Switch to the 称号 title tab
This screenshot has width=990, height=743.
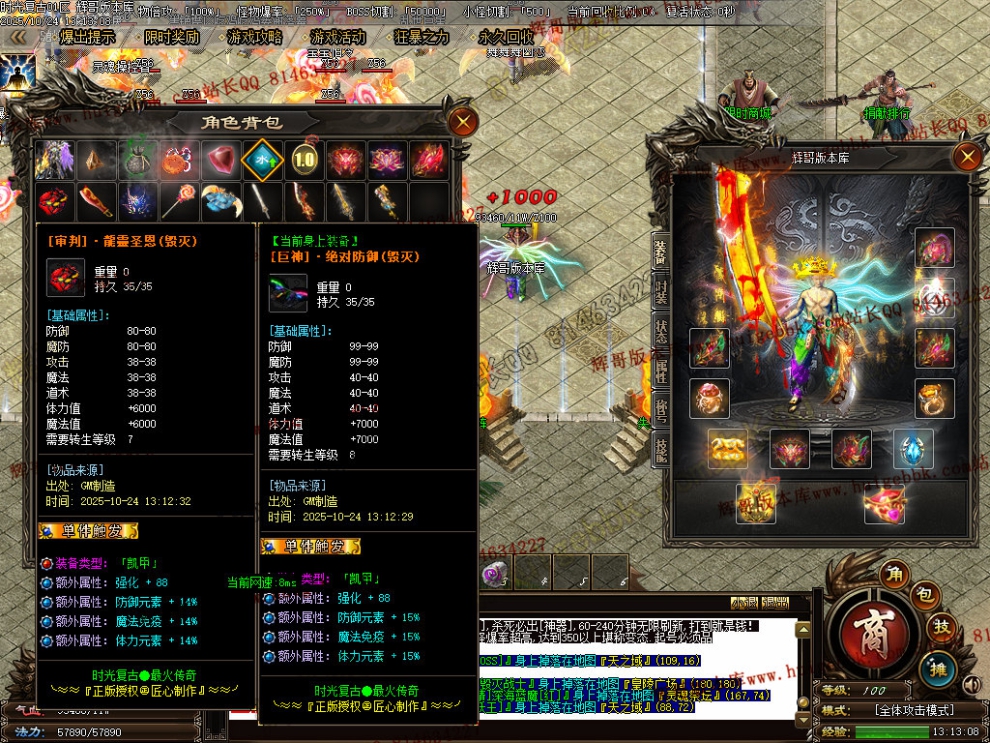pyautogui.click(x=661, y=412)
